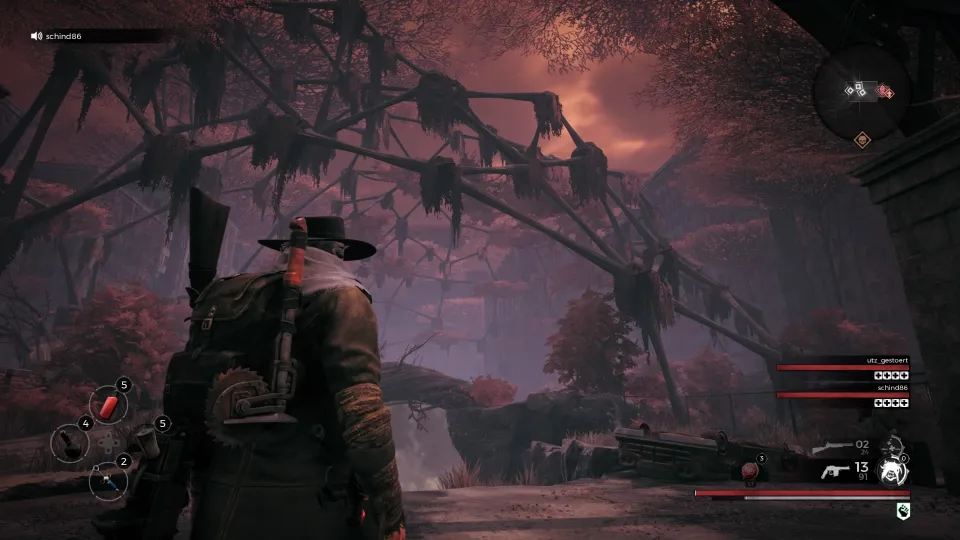Use the blue-tipped syringe item

point(107,481)
